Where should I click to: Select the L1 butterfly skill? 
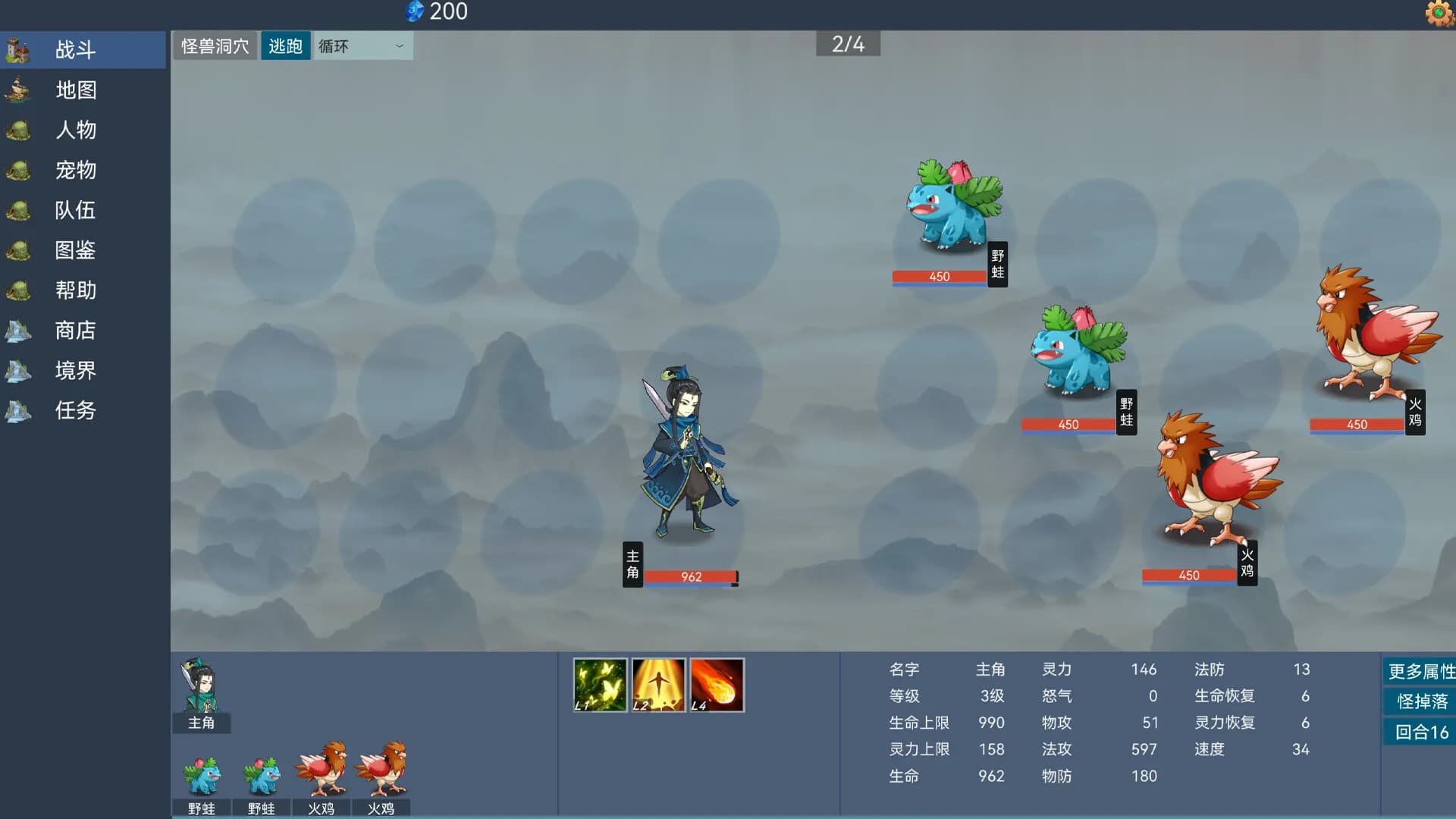click(599, 685)
